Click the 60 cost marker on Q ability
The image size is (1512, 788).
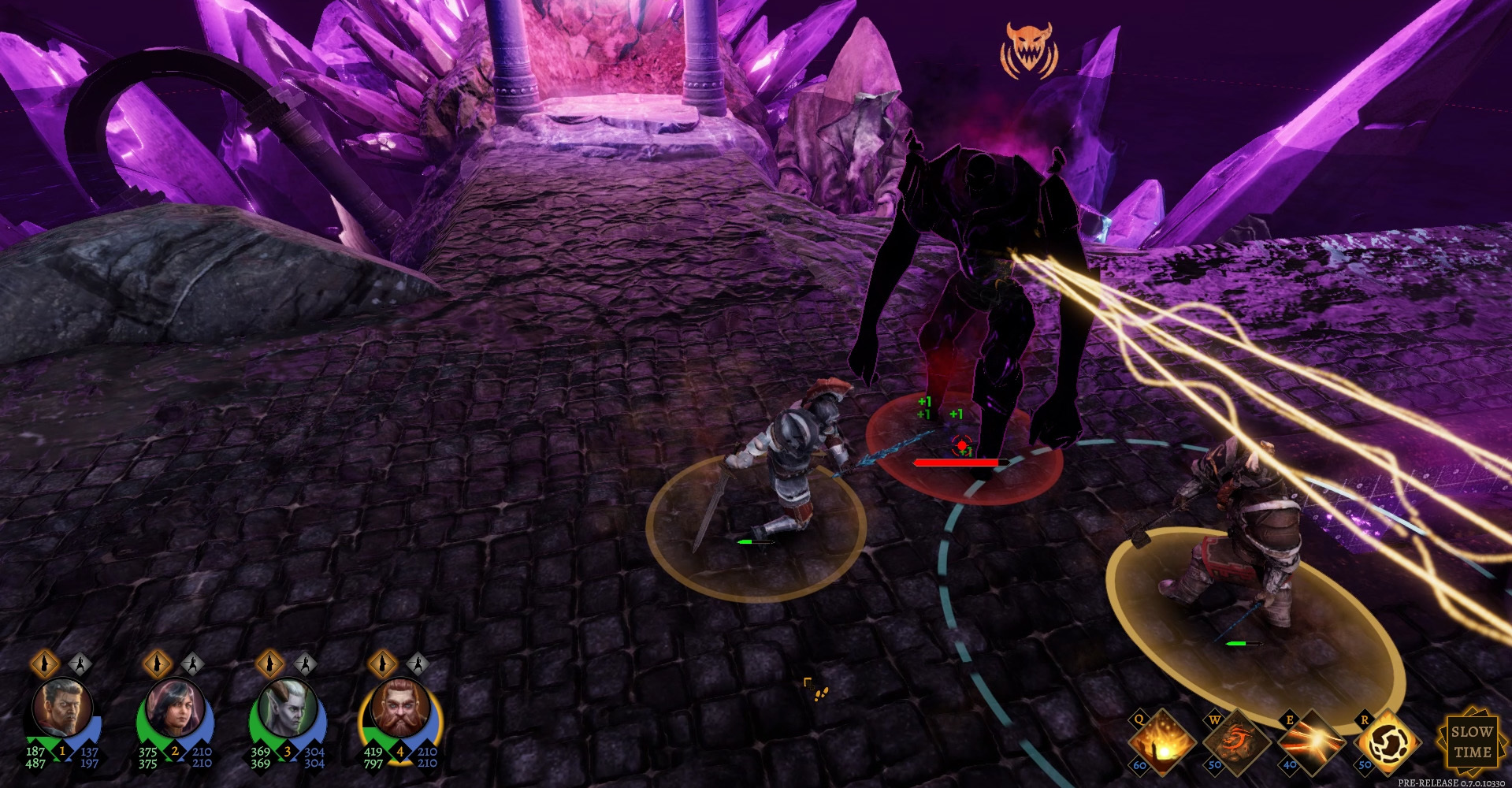[1140, 764]
